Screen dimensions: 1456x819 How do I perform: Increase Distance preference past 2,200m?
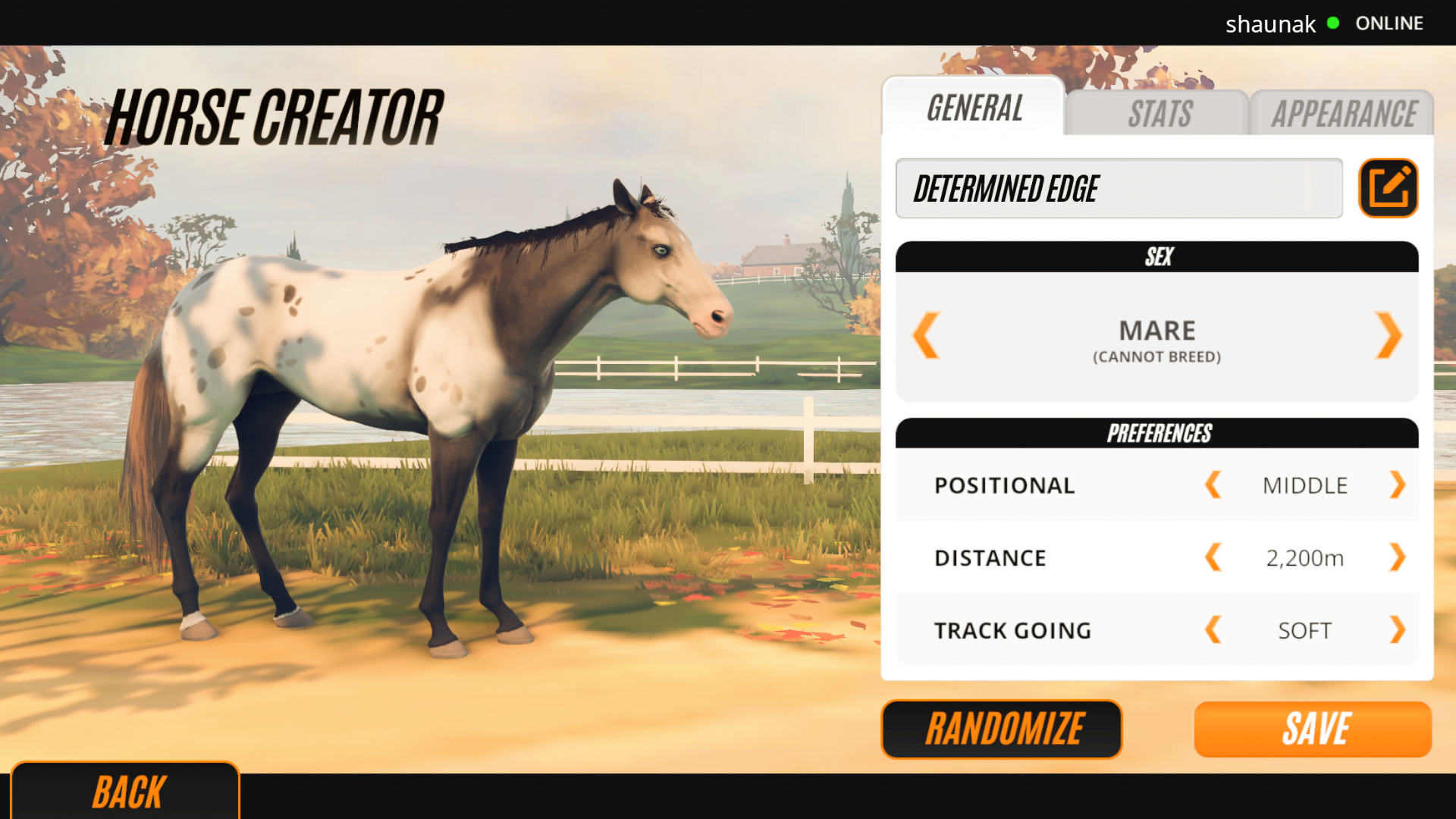pos(1398,557)
